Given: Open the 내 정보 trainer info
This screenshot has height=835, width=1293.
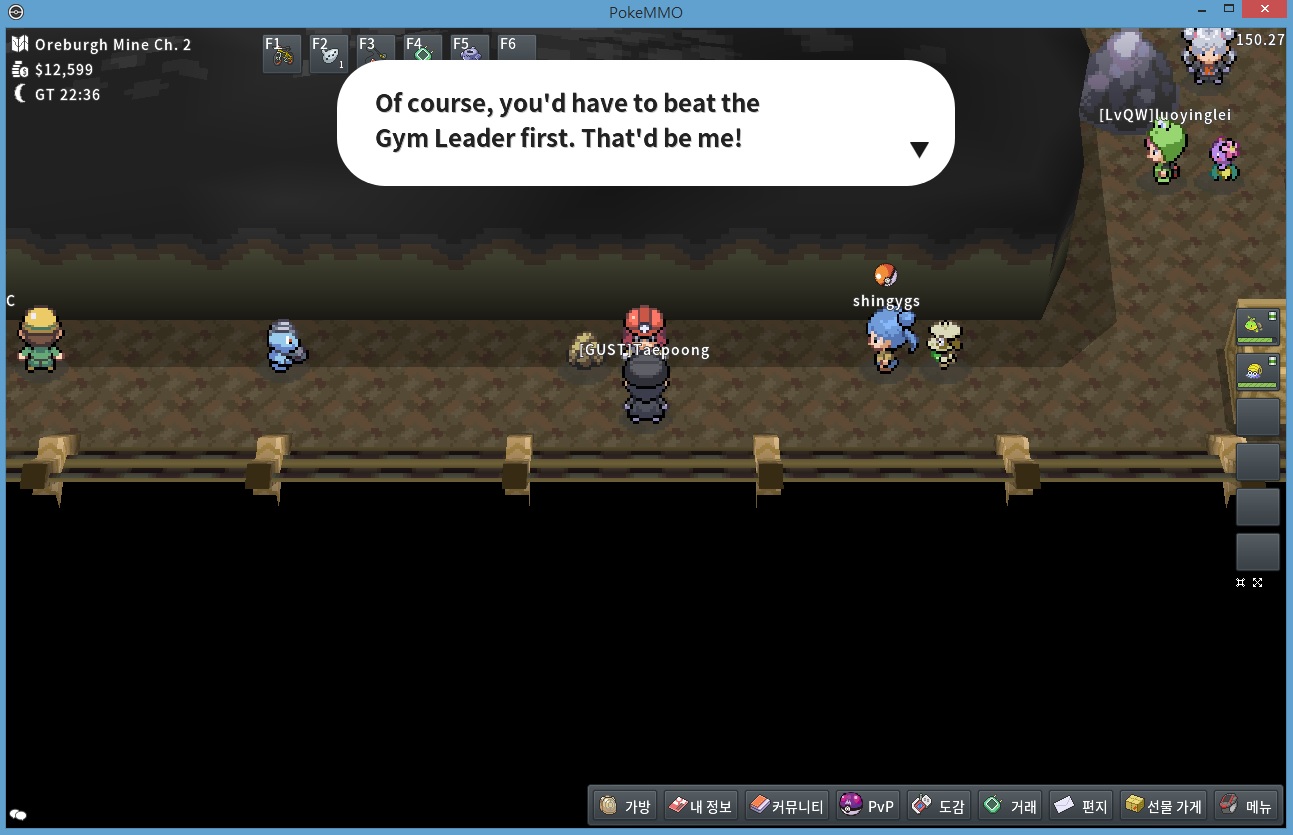Looking at the screenshot, I should 699,805.
